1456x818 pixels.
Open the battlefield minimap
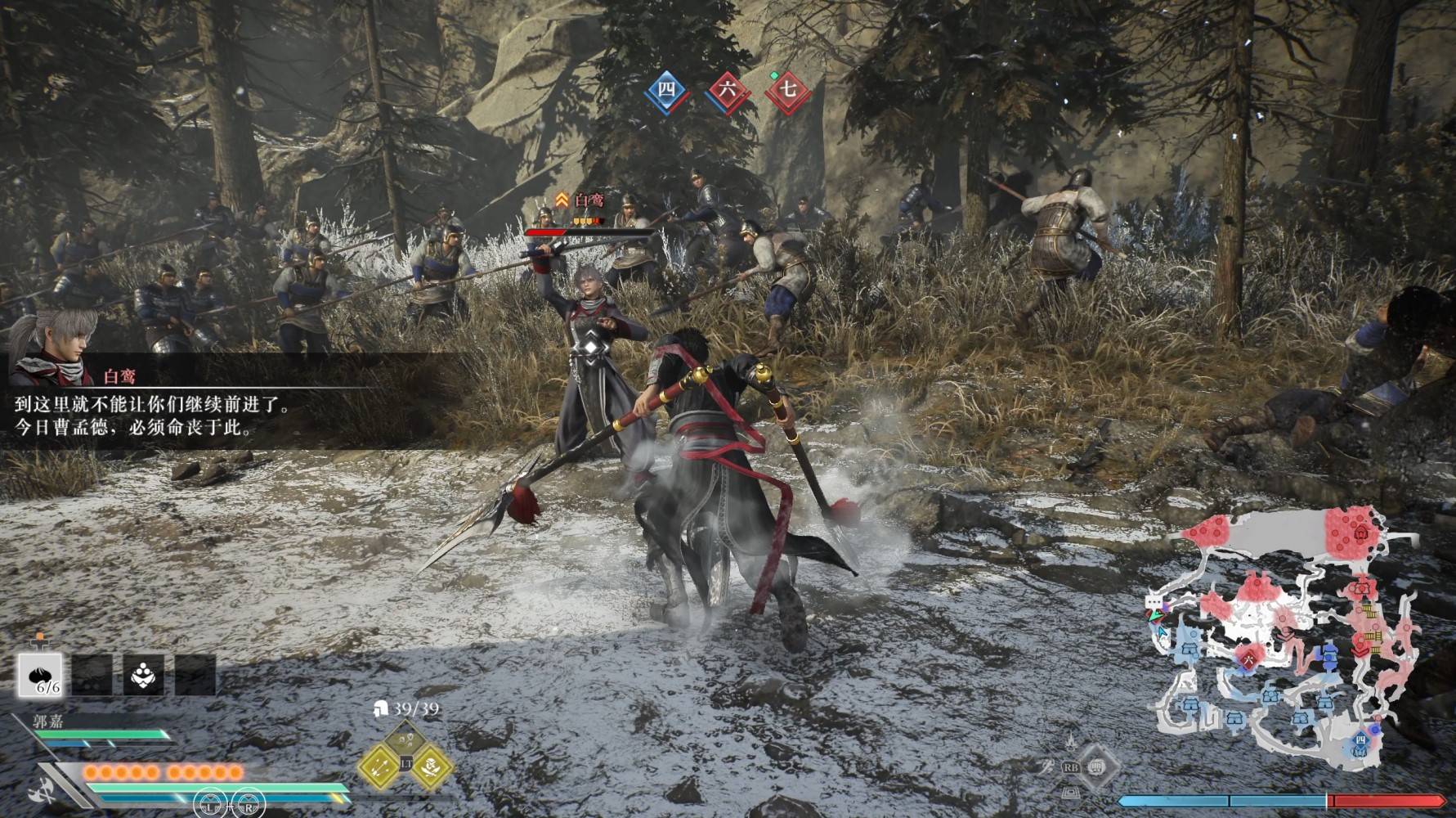pos(1285,636)
